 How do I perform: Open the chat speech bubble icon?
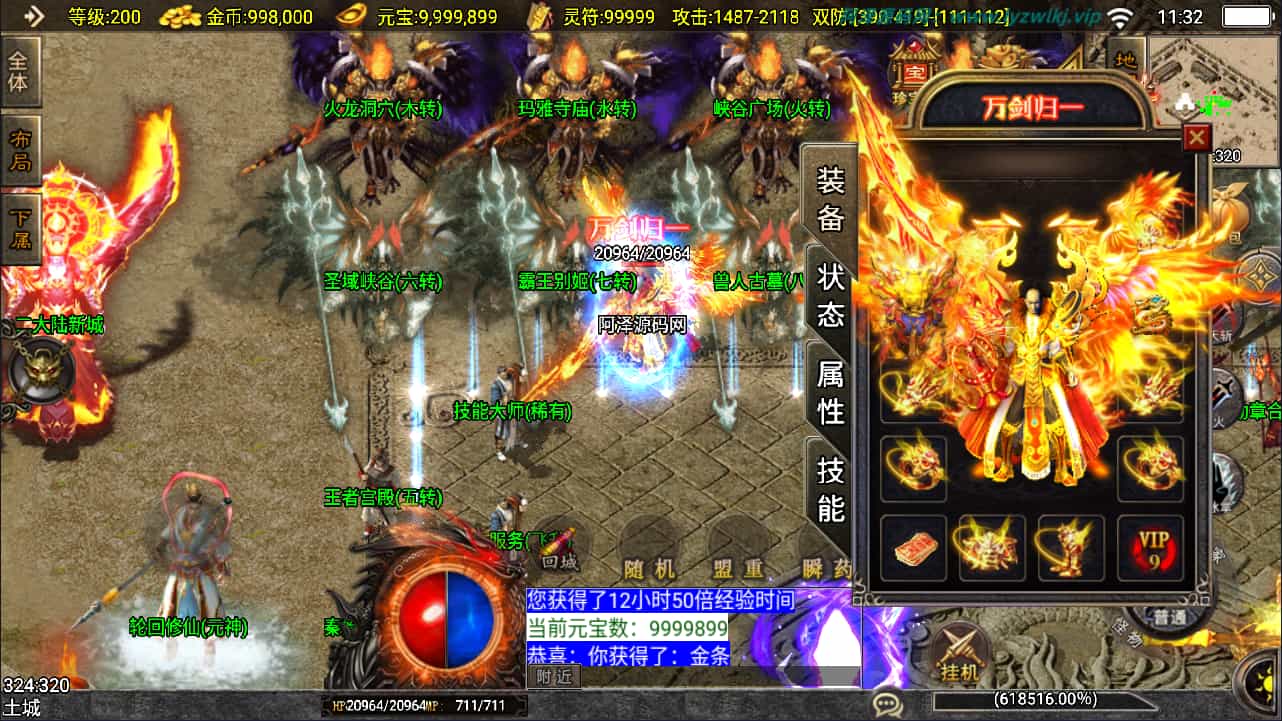tap(887, 704)
